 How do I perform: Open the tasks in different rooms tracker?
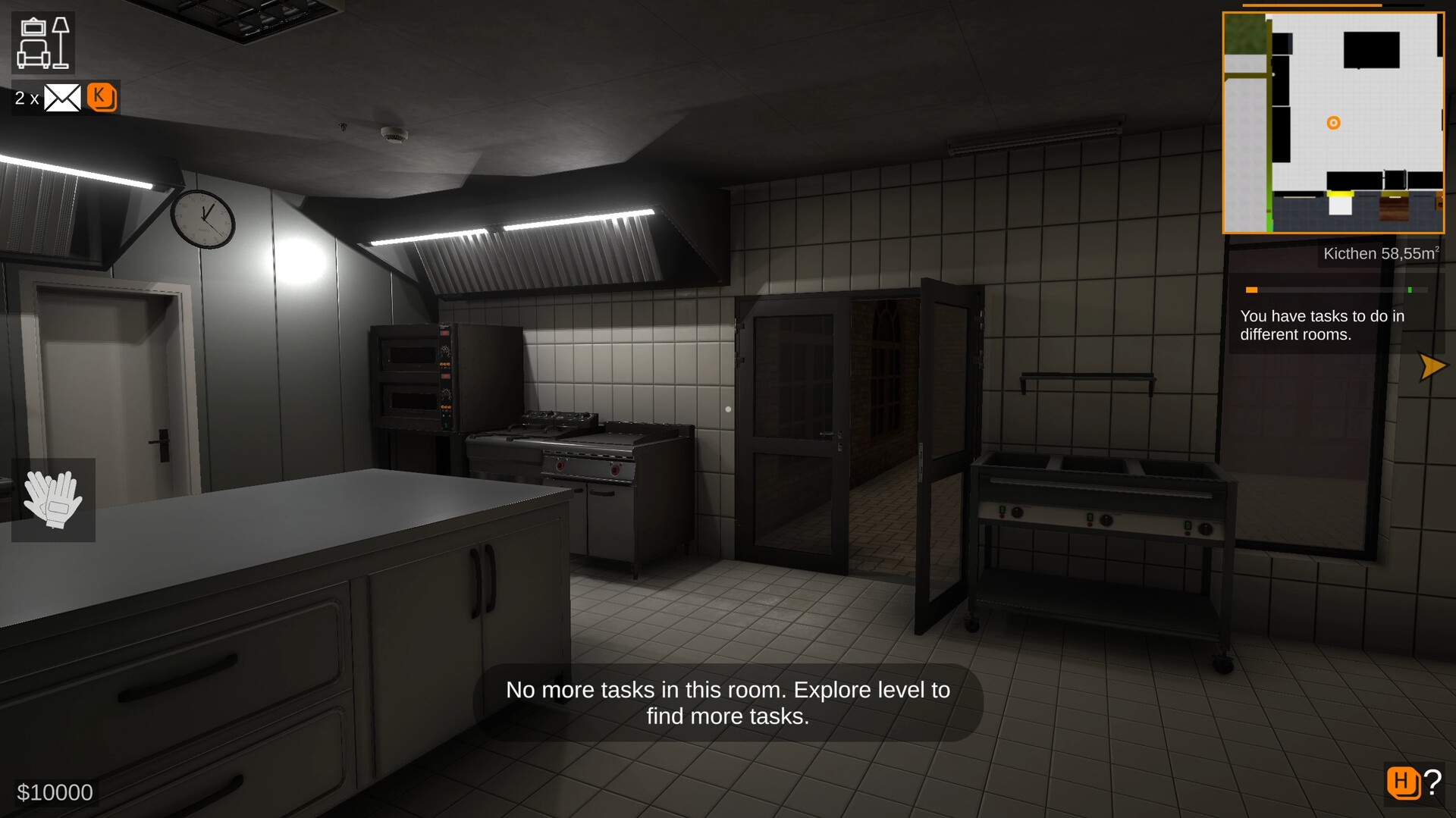point(1322,325)
